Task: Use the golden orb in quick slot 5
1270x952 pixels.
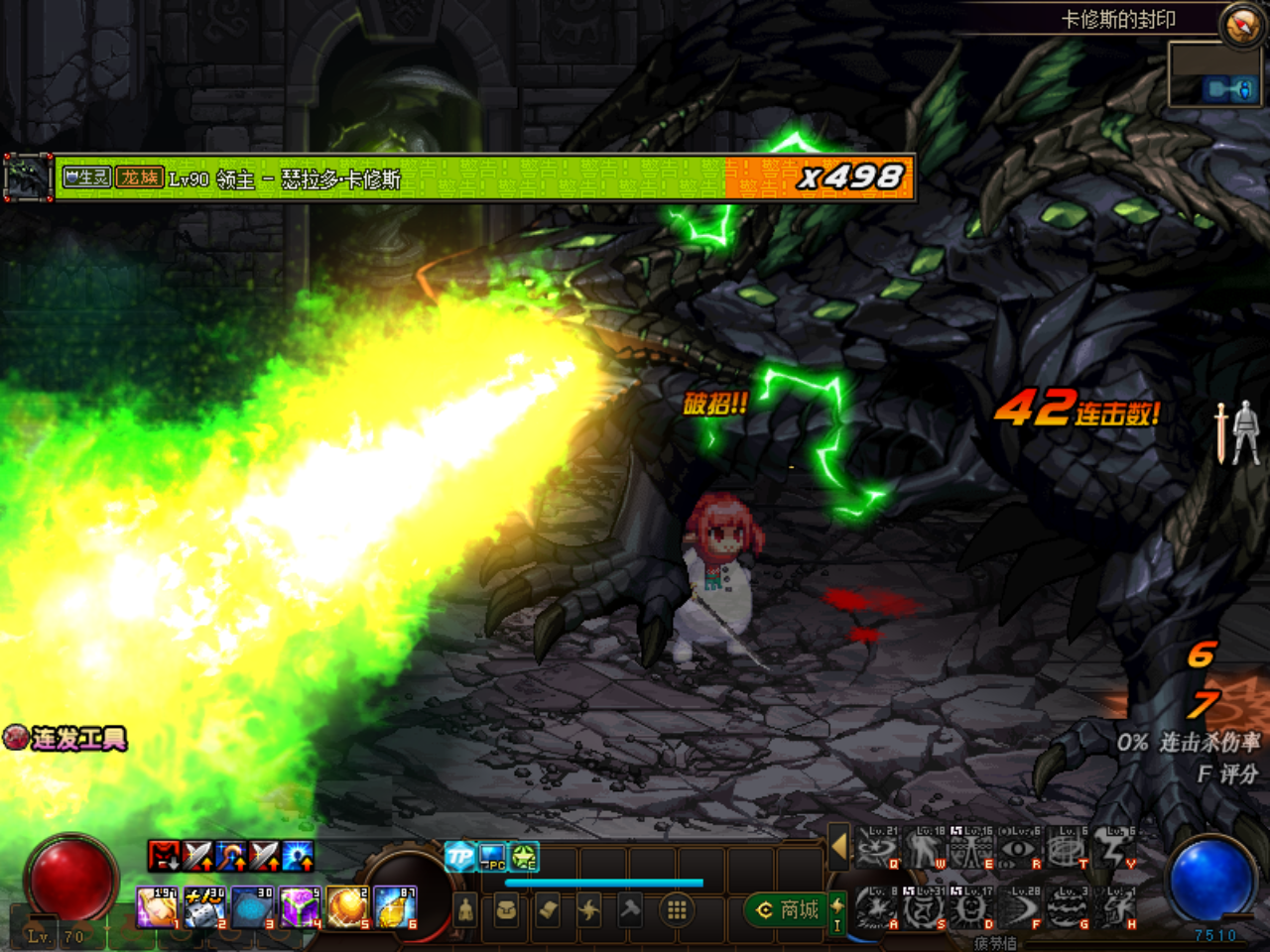Action: click(347, 907)
